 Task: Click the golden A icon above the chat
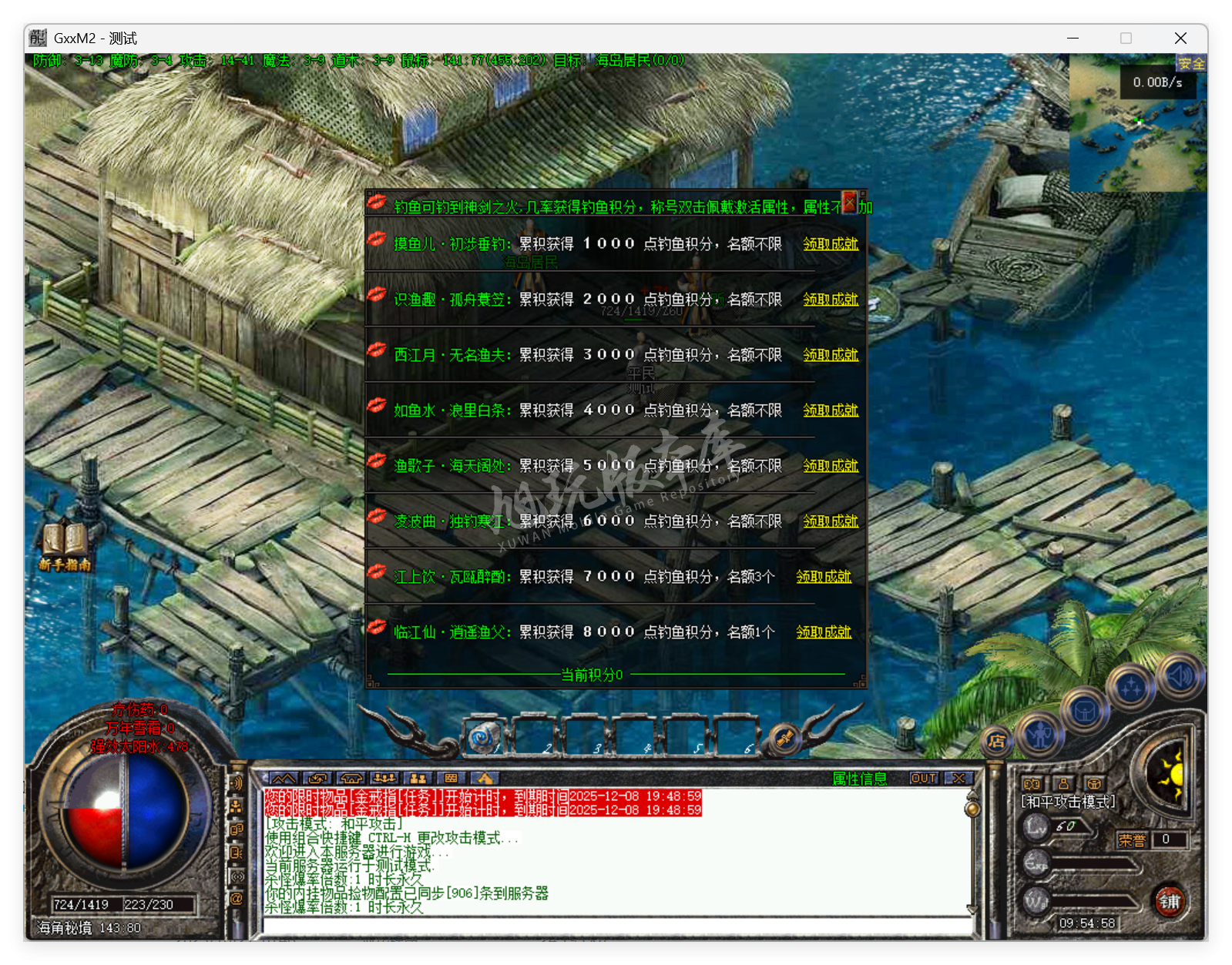484,779
